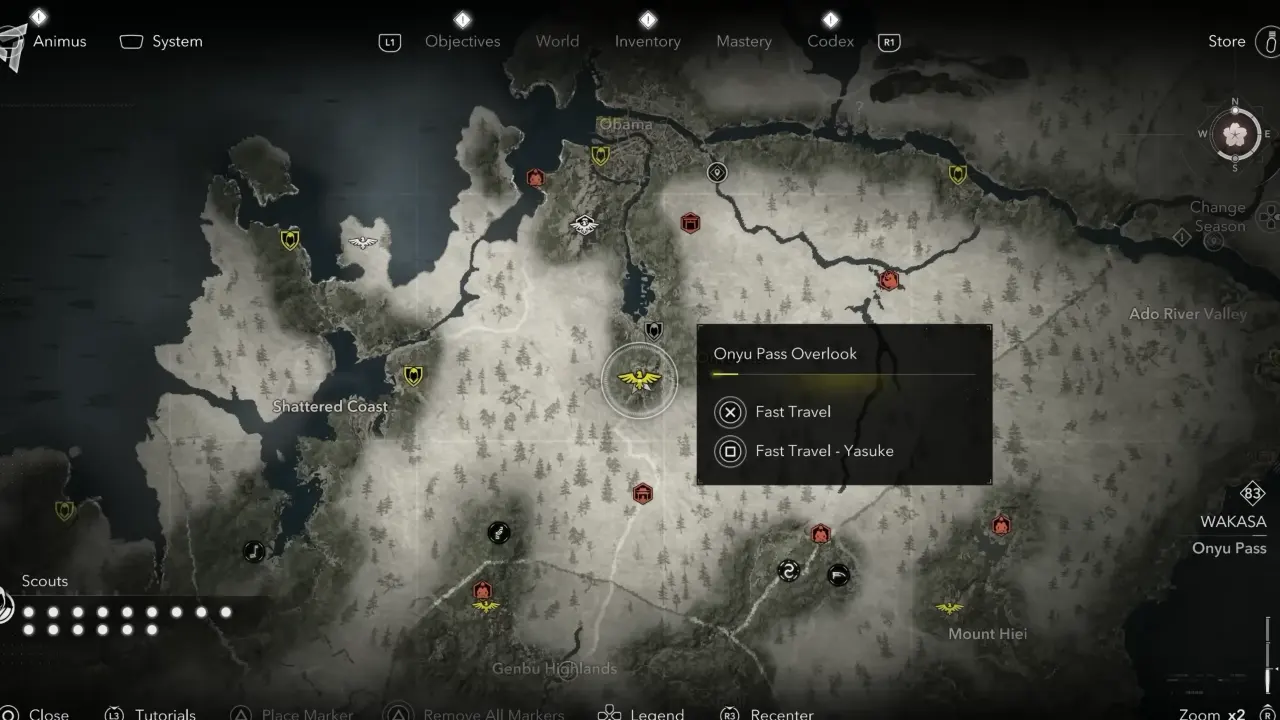Recenter the map view
The width and height of the screenshot is (1280, 720).
click(x=781, y=713)
